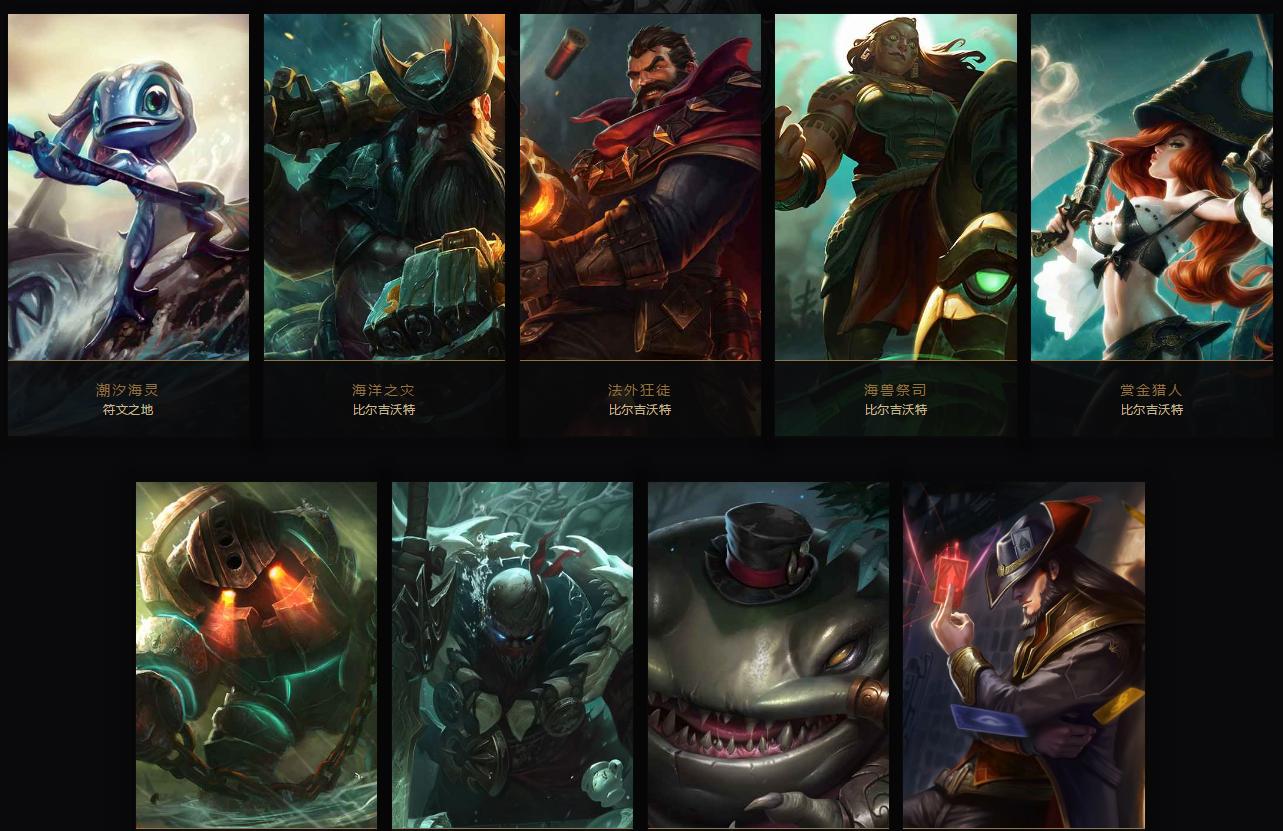The width and height of the screenshot is (1283, 831).
Task: Open the diving-suit titan champion card
Action: pos(256,655)
